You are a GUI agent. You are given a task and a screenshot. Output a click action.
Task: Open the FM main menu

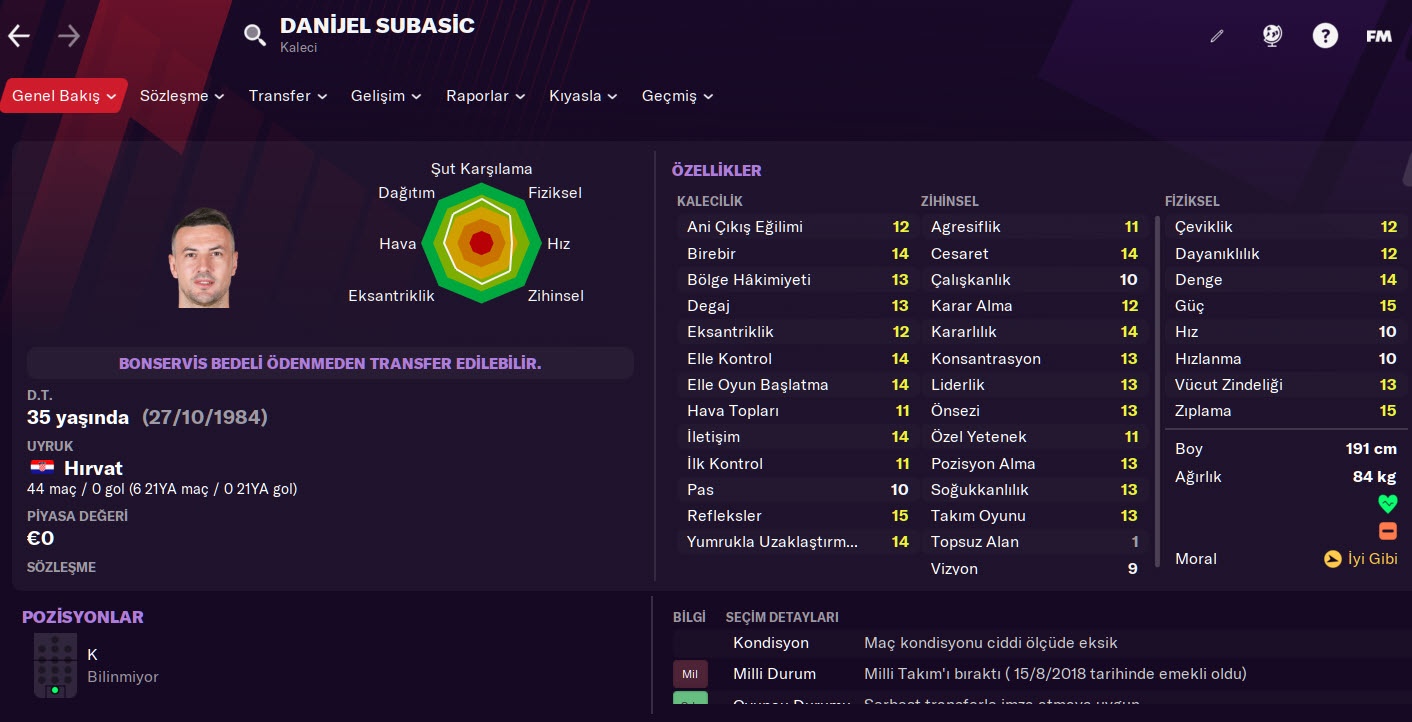pyautogui.click(x=1379, y=37)
